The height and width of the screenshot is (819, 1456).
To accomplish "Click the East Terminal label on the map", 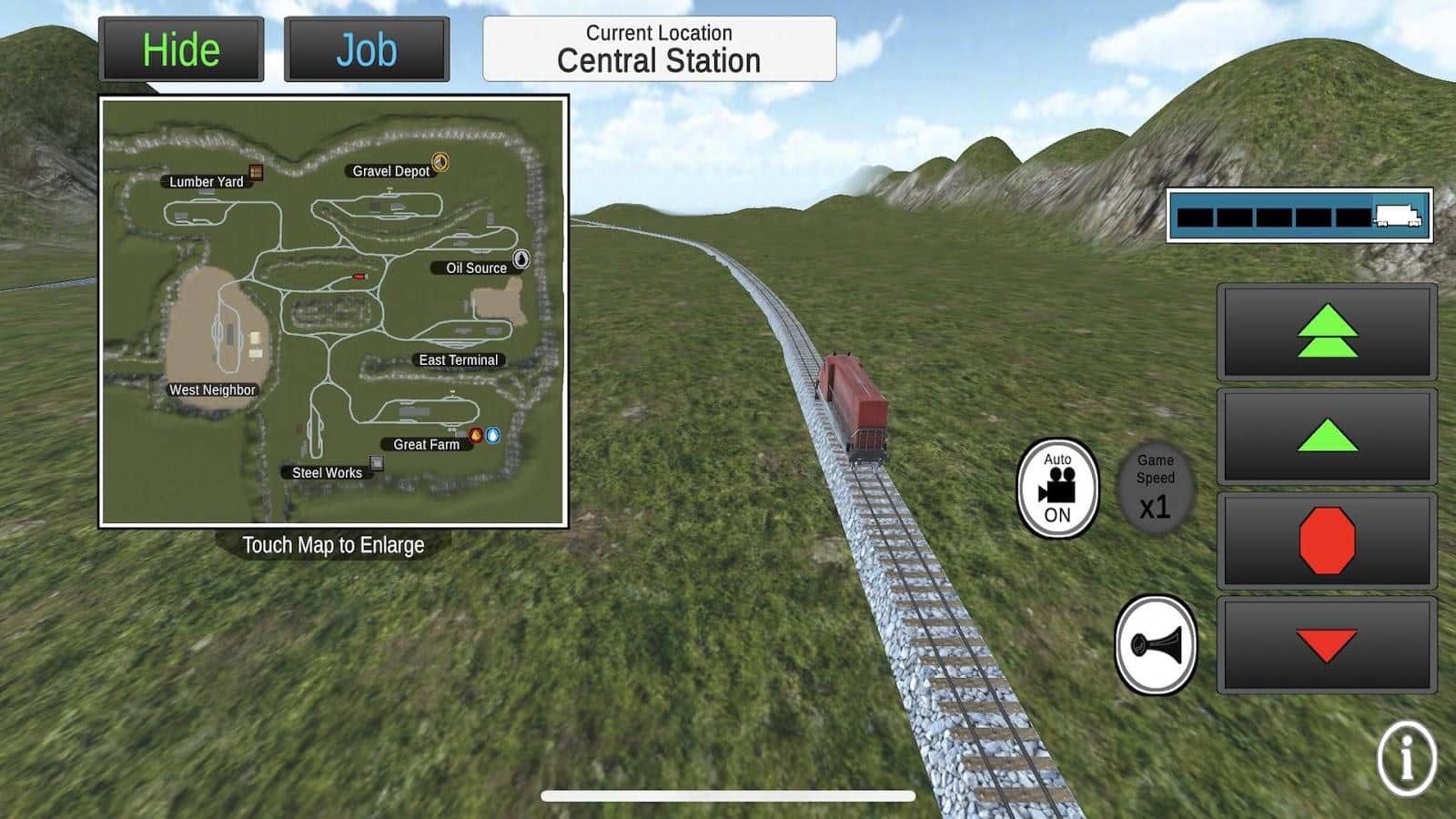I will (x=458, y=360).
